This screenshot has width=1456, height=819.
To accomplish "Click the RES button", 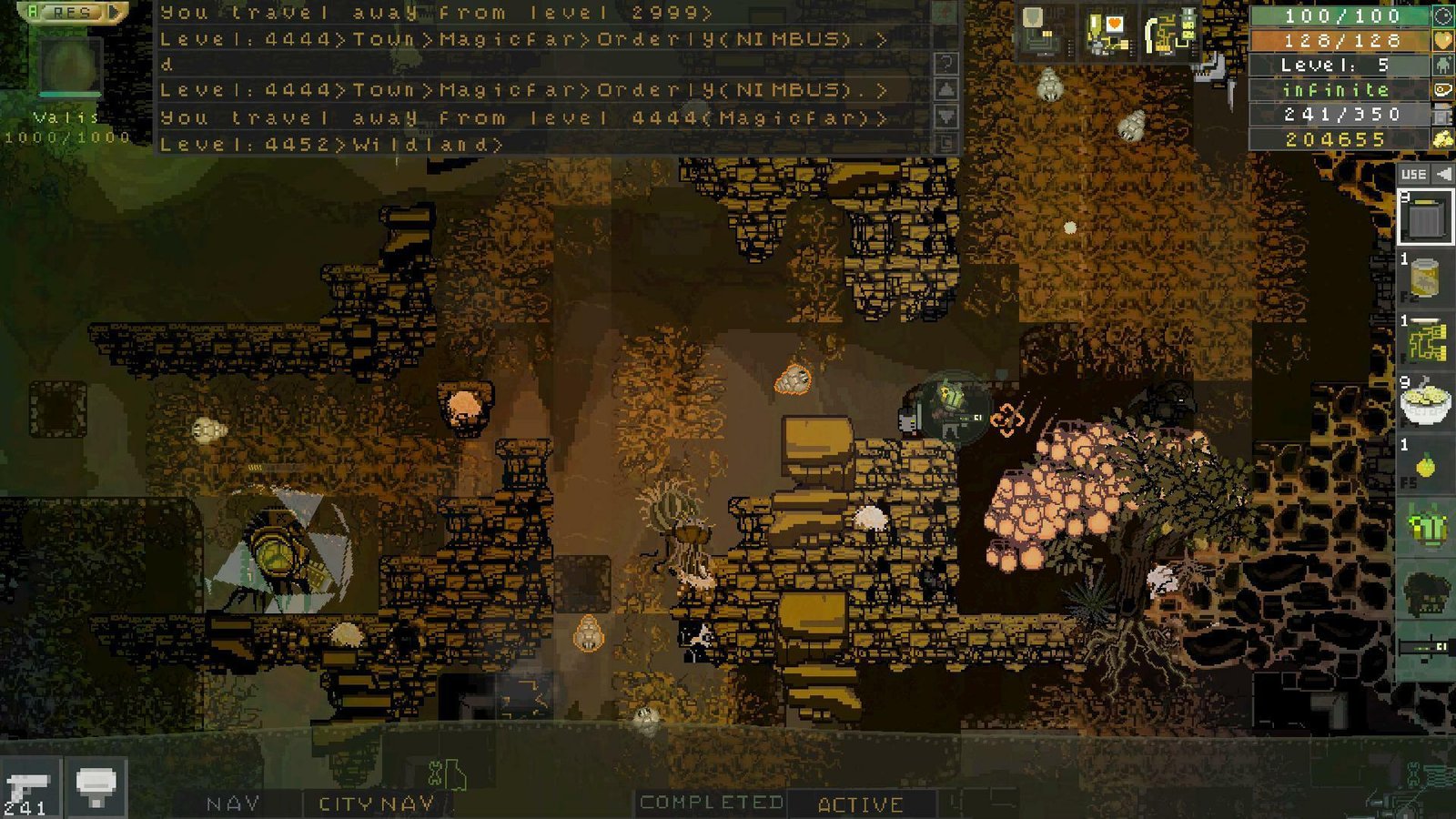I will [x=71, y=12].
